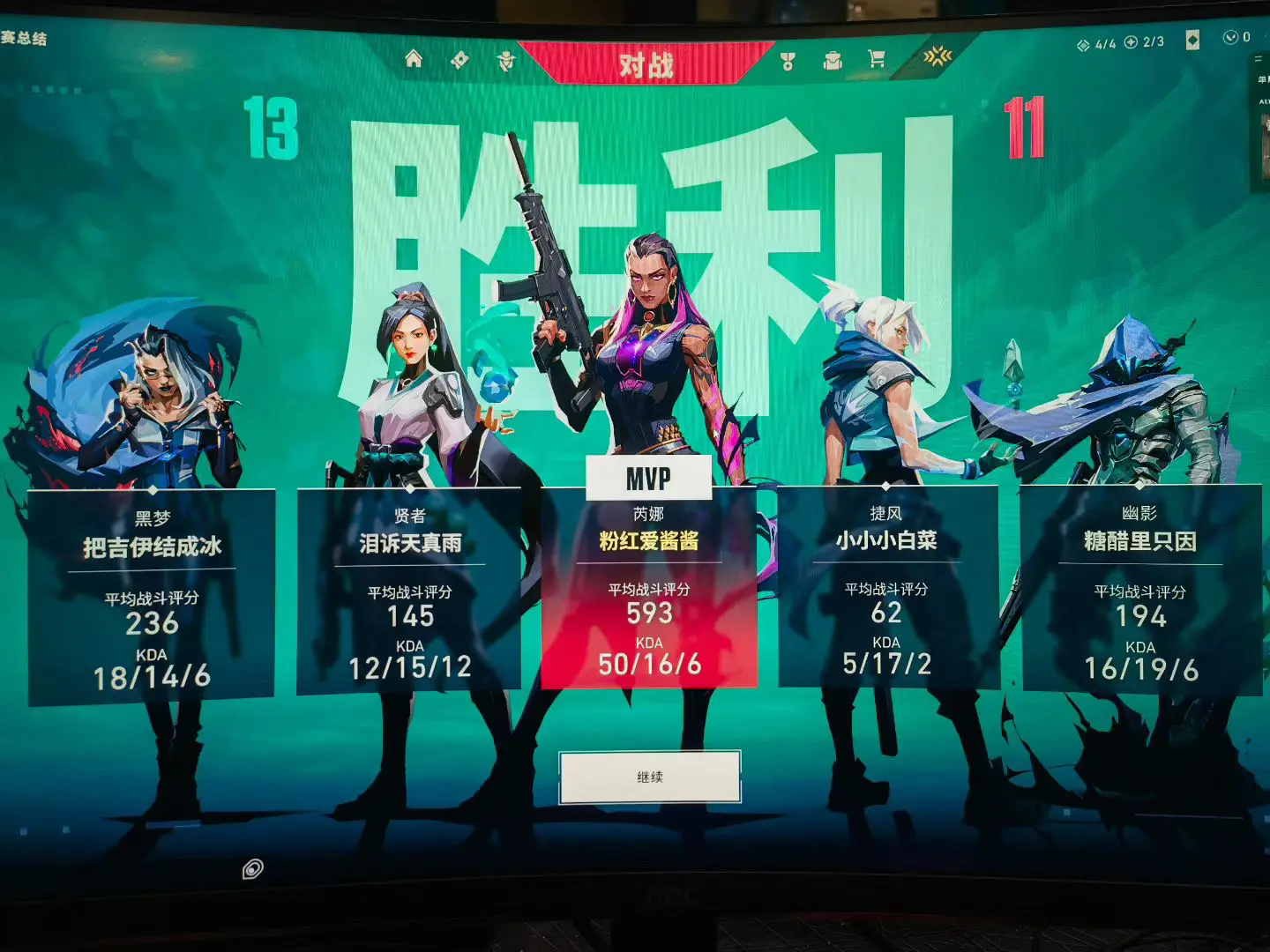This screenshot has width=1270, height=952.
Task: Open the collection backpack icon
Action: click(x=833, y=60)
